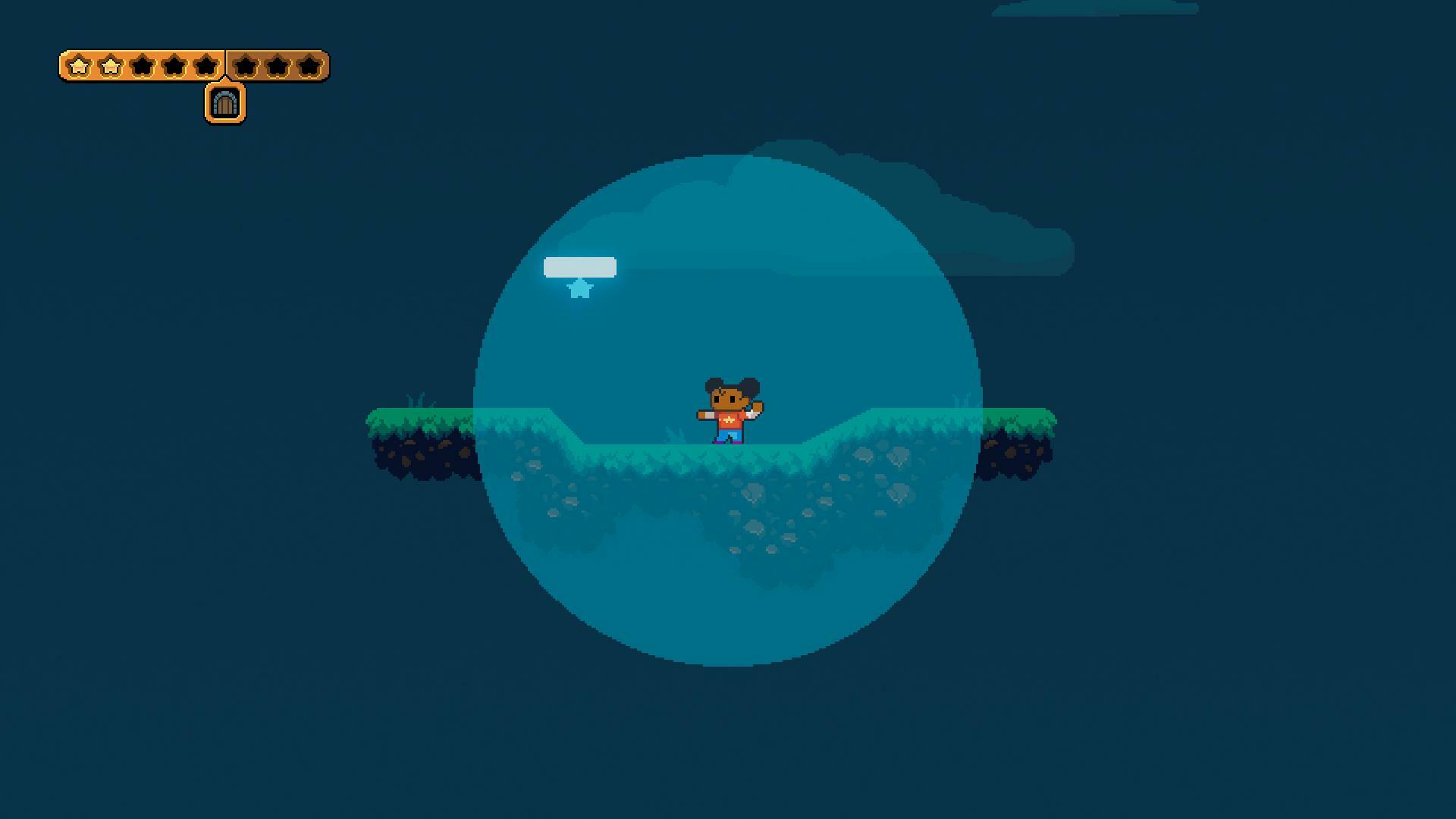Click the middle star of the bonus segment
Viewport: 1456px width, 819px height.
[278, 64]
